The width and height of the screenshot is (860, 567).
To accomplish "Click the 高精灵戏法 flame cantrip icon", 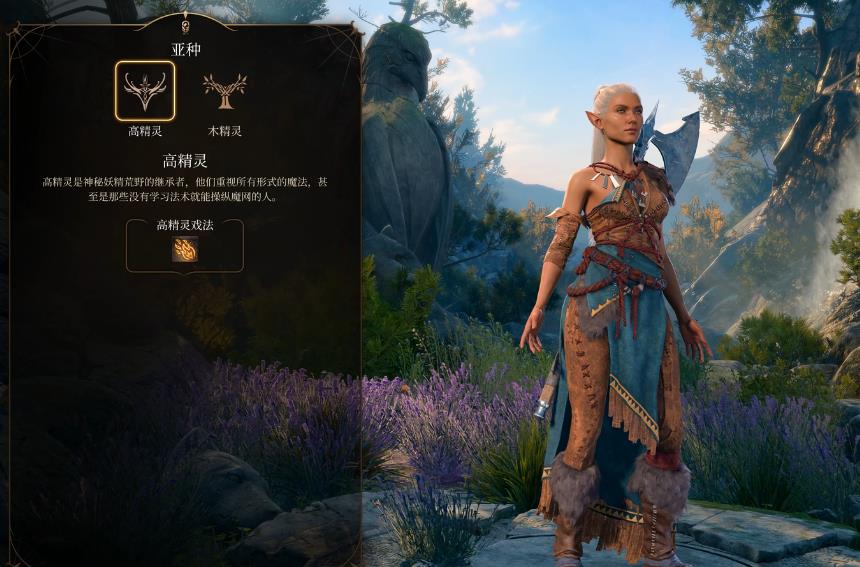I will coord(185,249).
